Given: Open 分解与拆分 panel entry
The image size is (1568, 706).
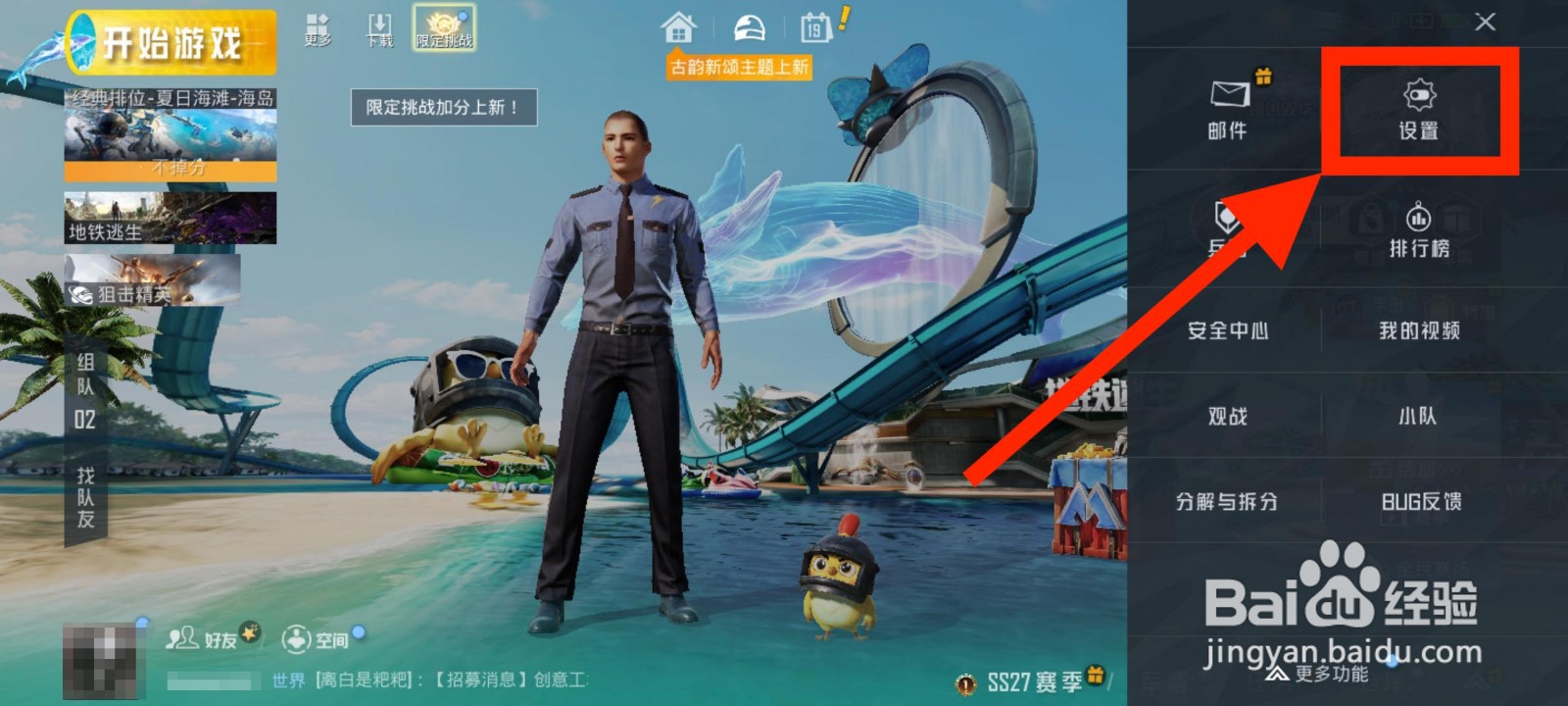Looking at the screenshot, I should [1228, 501].
